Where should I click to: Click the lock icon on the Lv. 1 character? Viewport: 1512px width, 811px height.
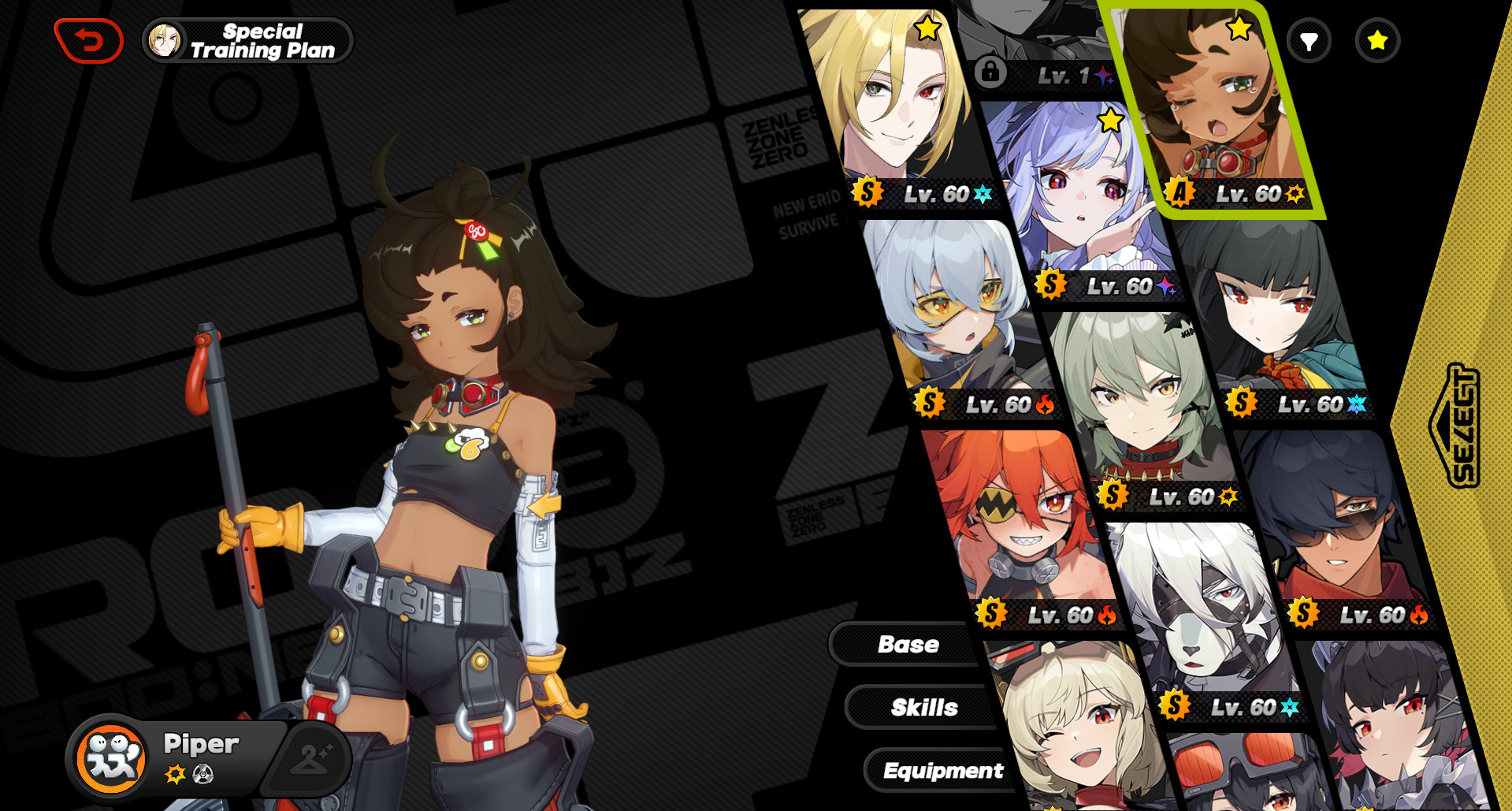990,70
